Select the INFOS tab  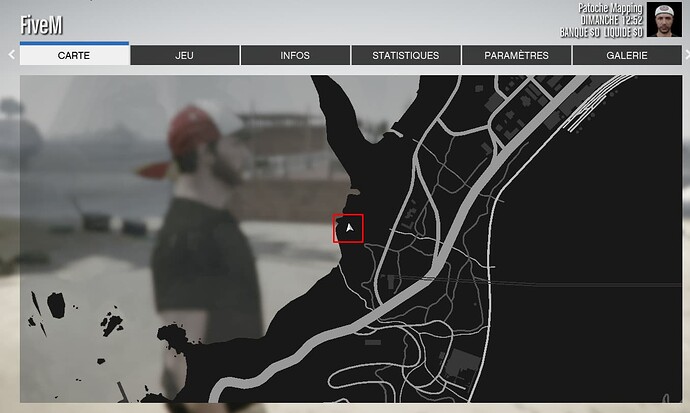point(295,55)
